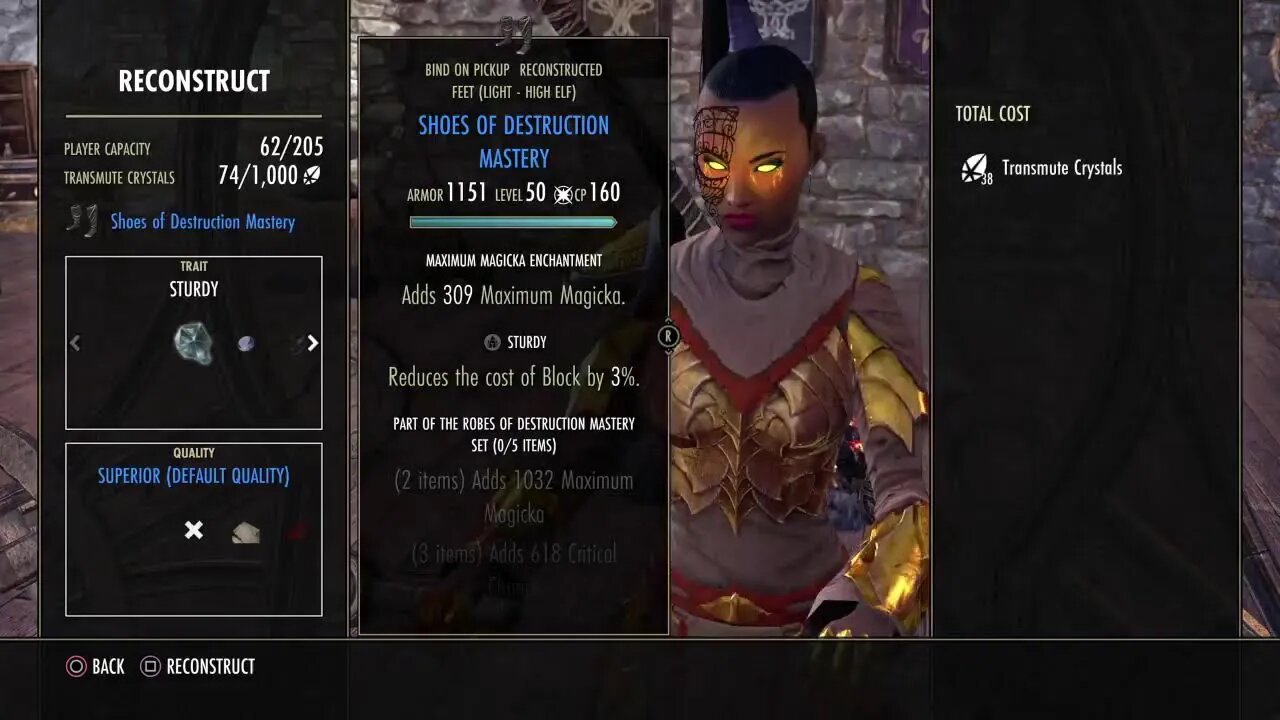Go to previous trait with the left chevron
1280x720 pixels.
(x=75, y=343)
